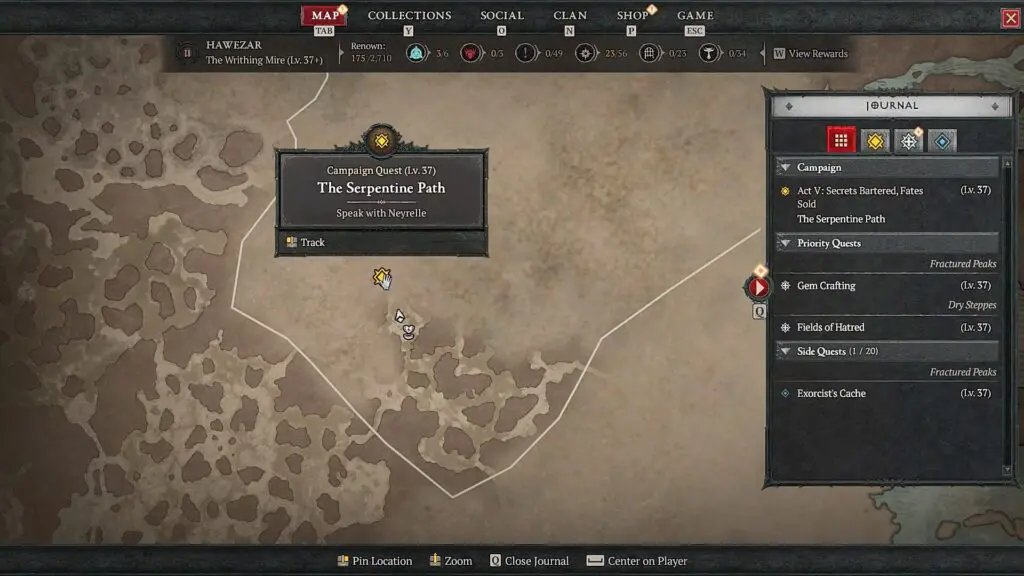The width and height of the screenshot is (1024, 576).
Task: Click the red arrow journal toggle button
Action: coord(759,288)
